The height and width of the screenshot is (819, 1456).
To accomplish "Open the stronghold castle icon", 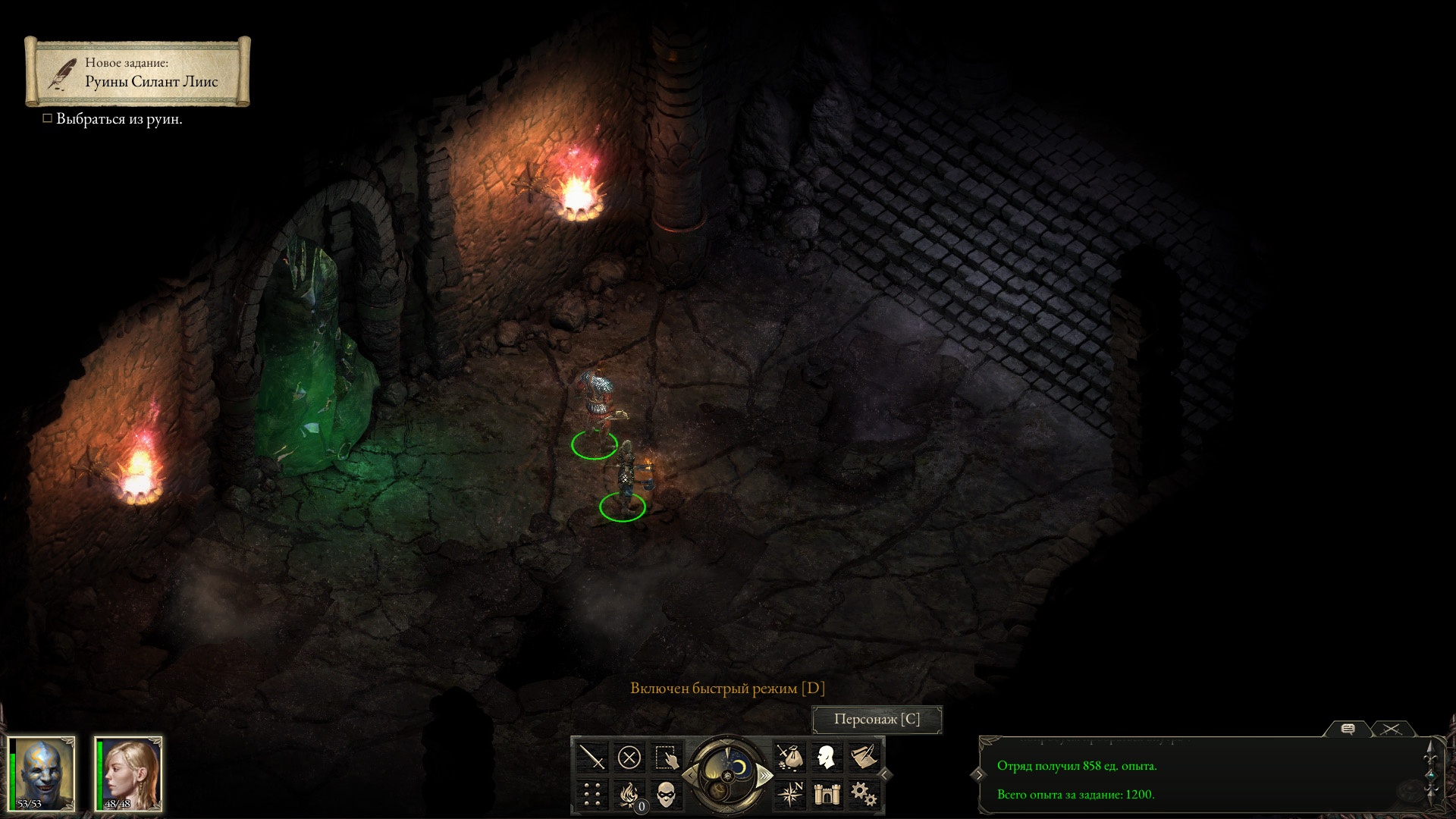I will pos(827,794).
